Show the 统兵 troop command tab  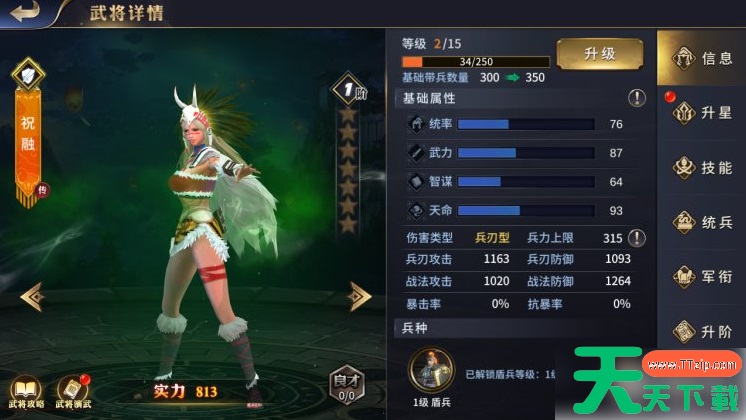(702, 222)
